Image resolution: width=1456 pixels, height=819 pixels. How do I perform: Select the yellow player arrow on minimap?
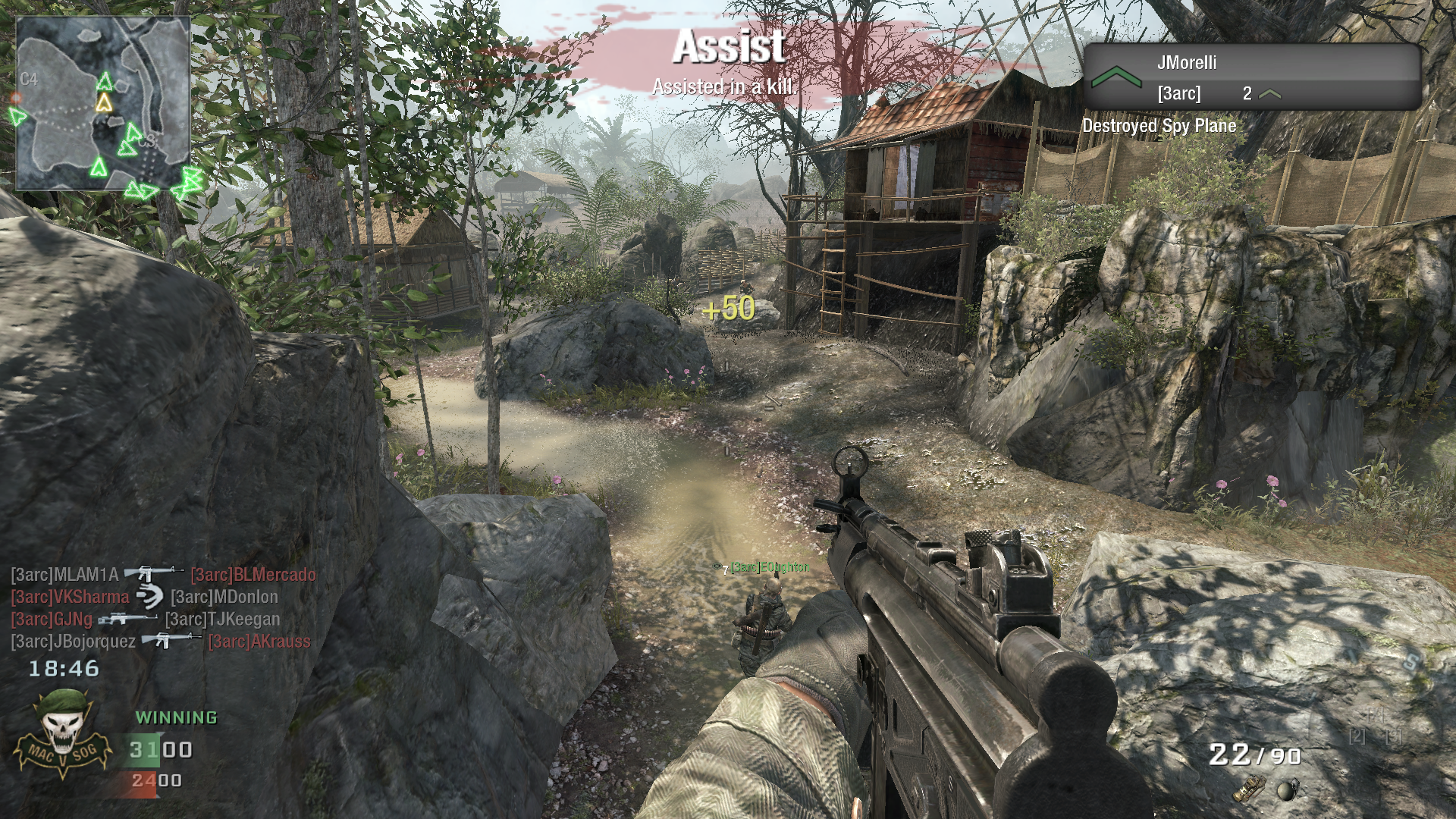(x=104, y=102)
